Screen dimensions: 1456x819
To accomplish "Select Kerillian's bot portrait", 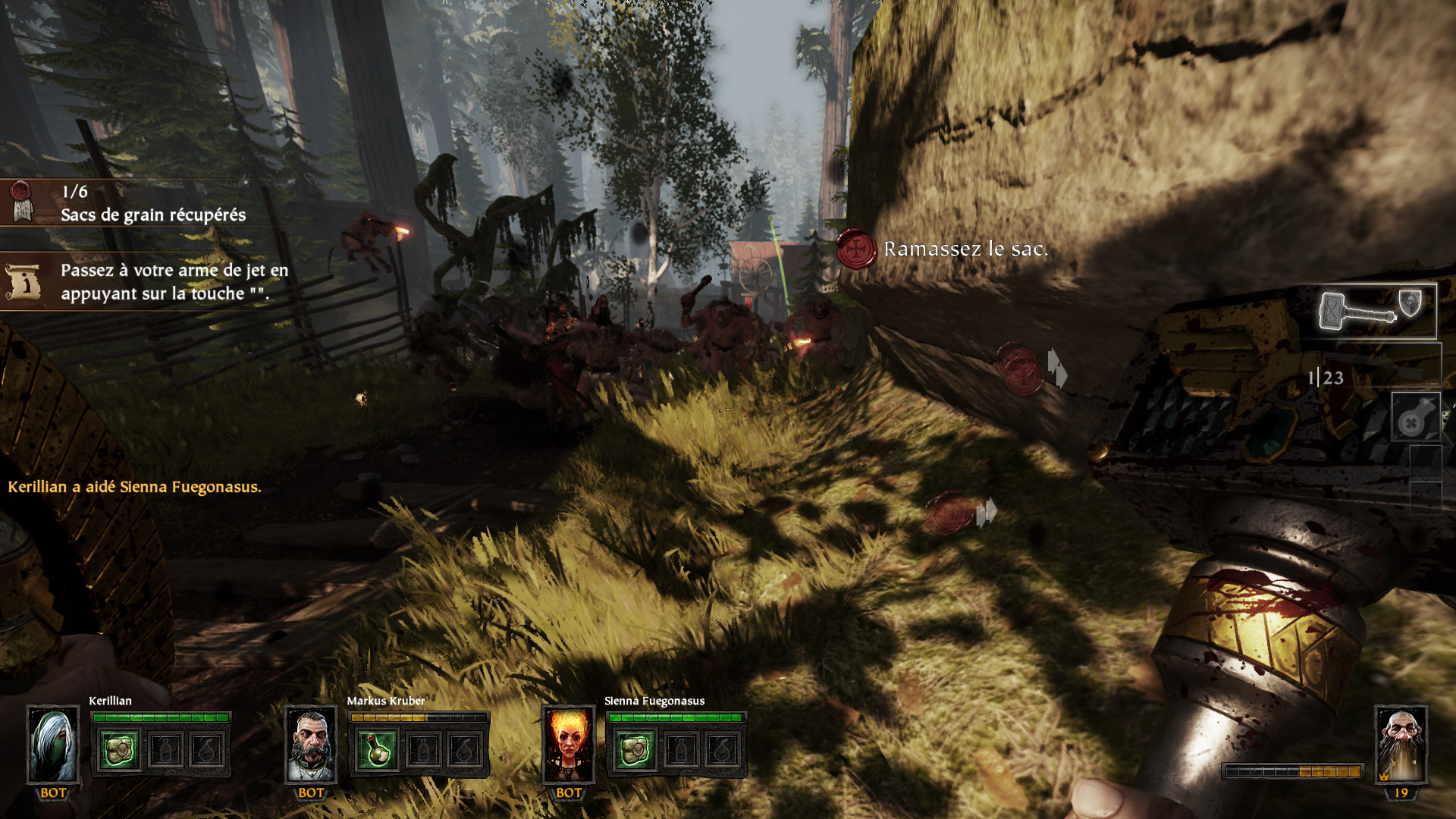I will [53, 745].
